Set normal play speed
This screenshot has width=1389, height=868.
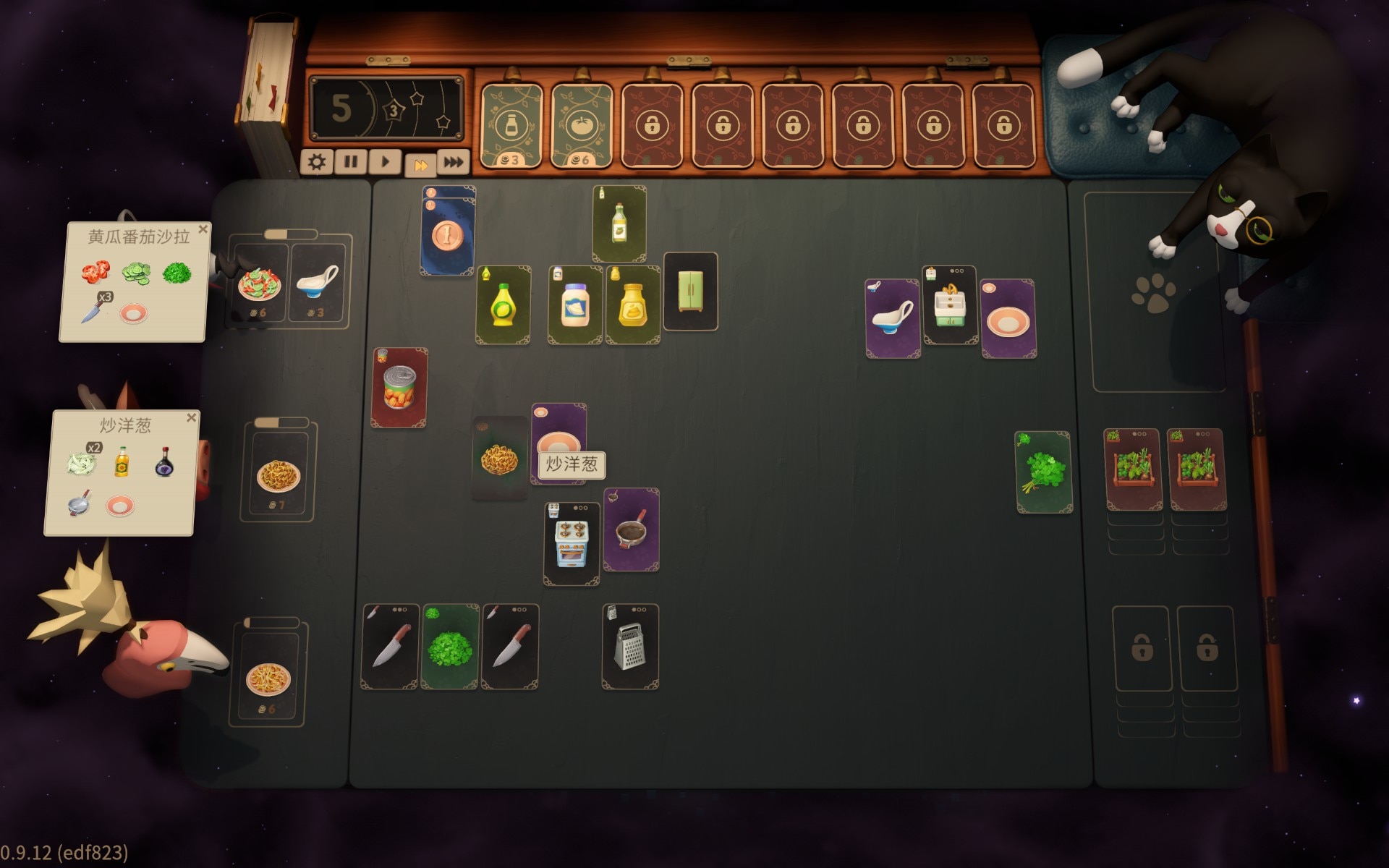385,162
